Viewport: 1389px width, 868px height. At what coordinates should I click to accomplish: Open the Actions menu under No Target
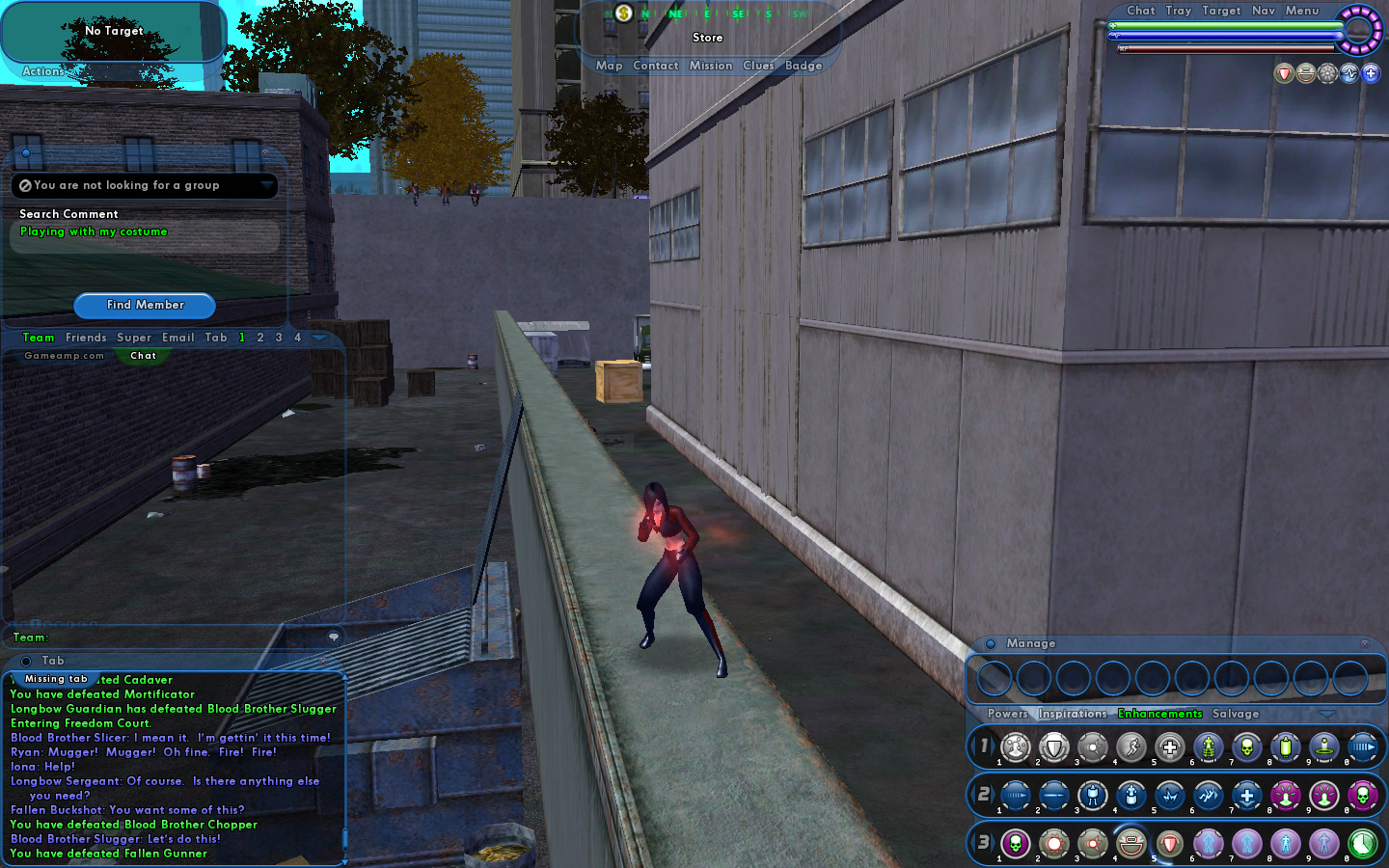[x=42, y=71]
